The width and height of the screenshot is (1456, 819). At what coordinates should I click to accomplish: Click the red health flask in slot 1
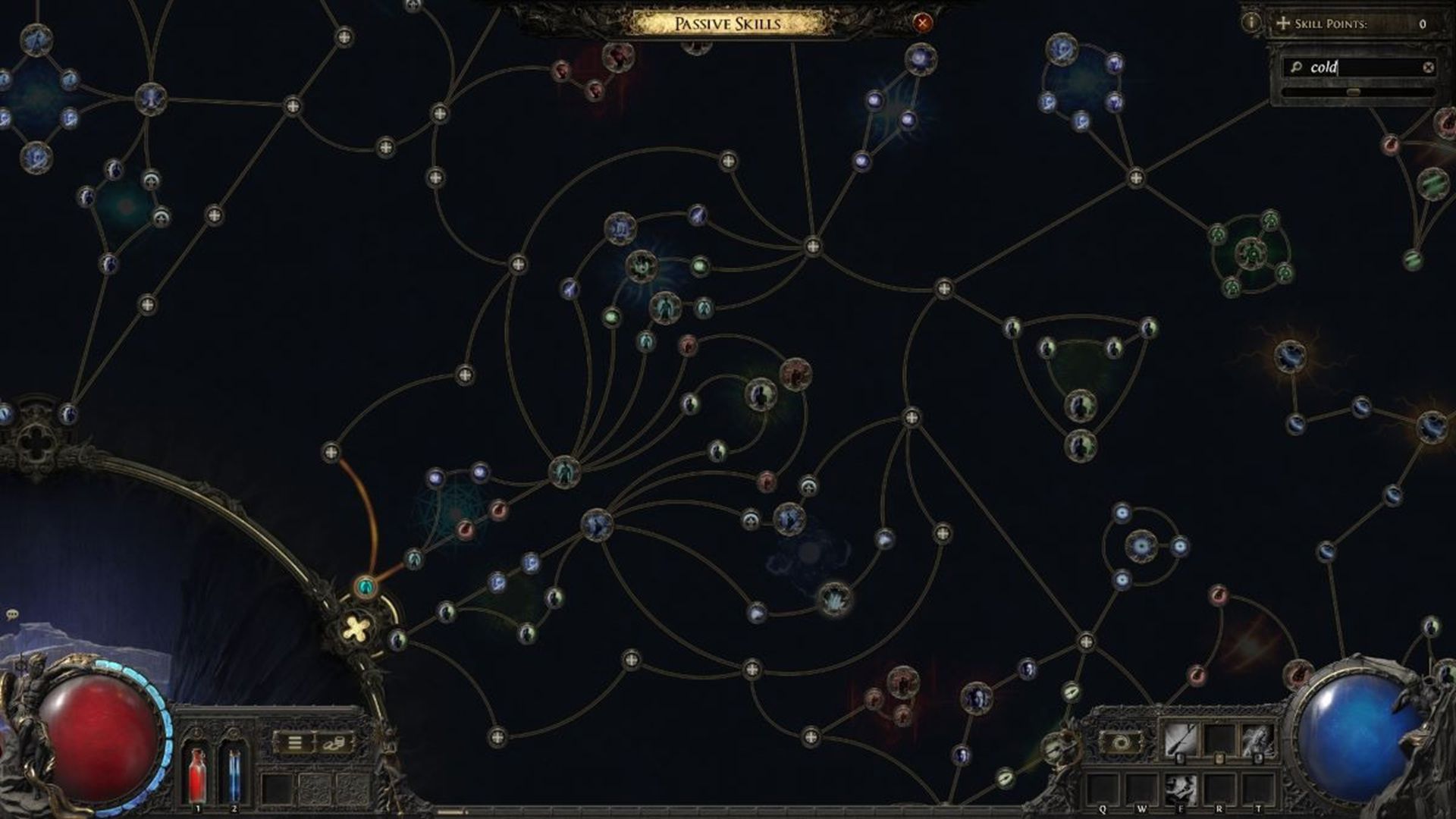pos(198,777)
